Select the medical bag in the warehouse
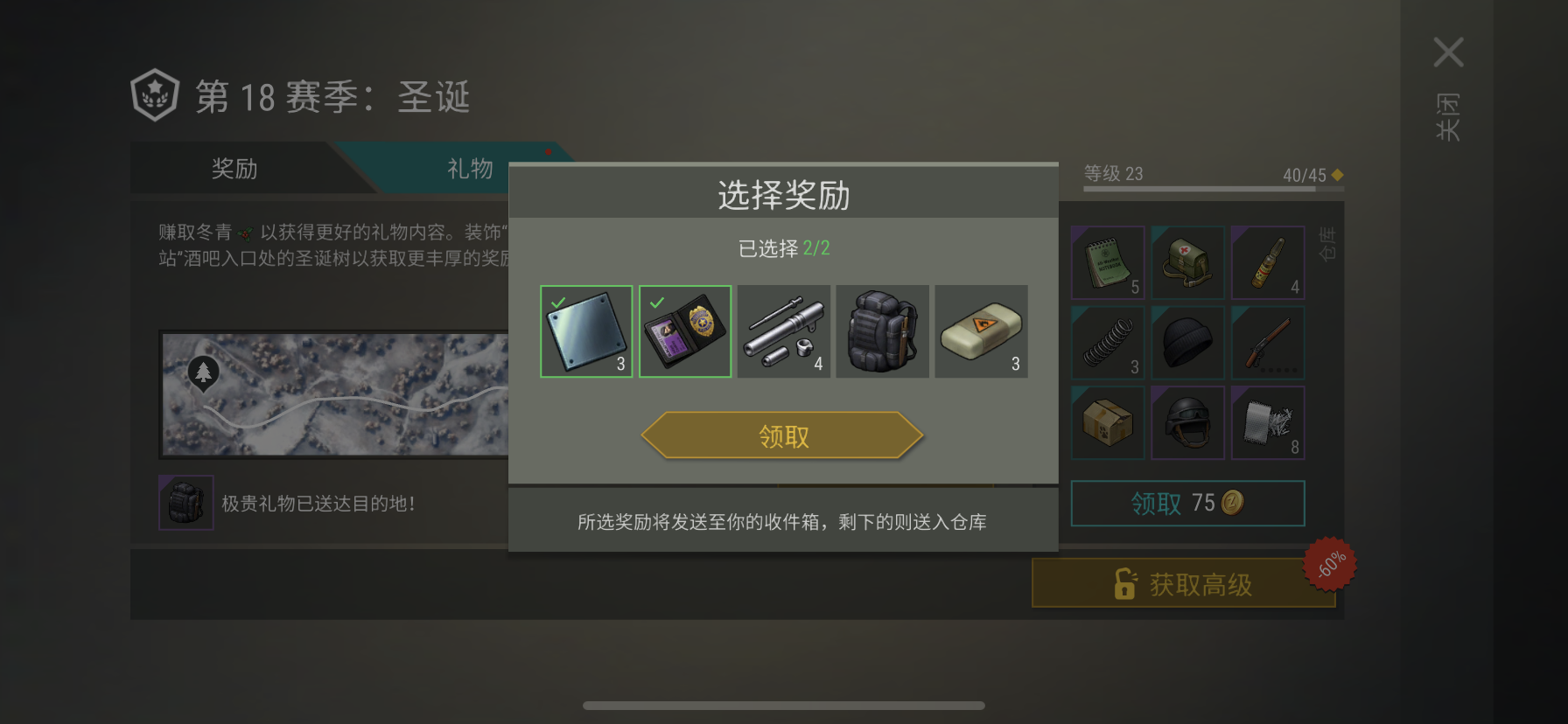Viewport: 1568px width, 724px height. point(1187,262)
